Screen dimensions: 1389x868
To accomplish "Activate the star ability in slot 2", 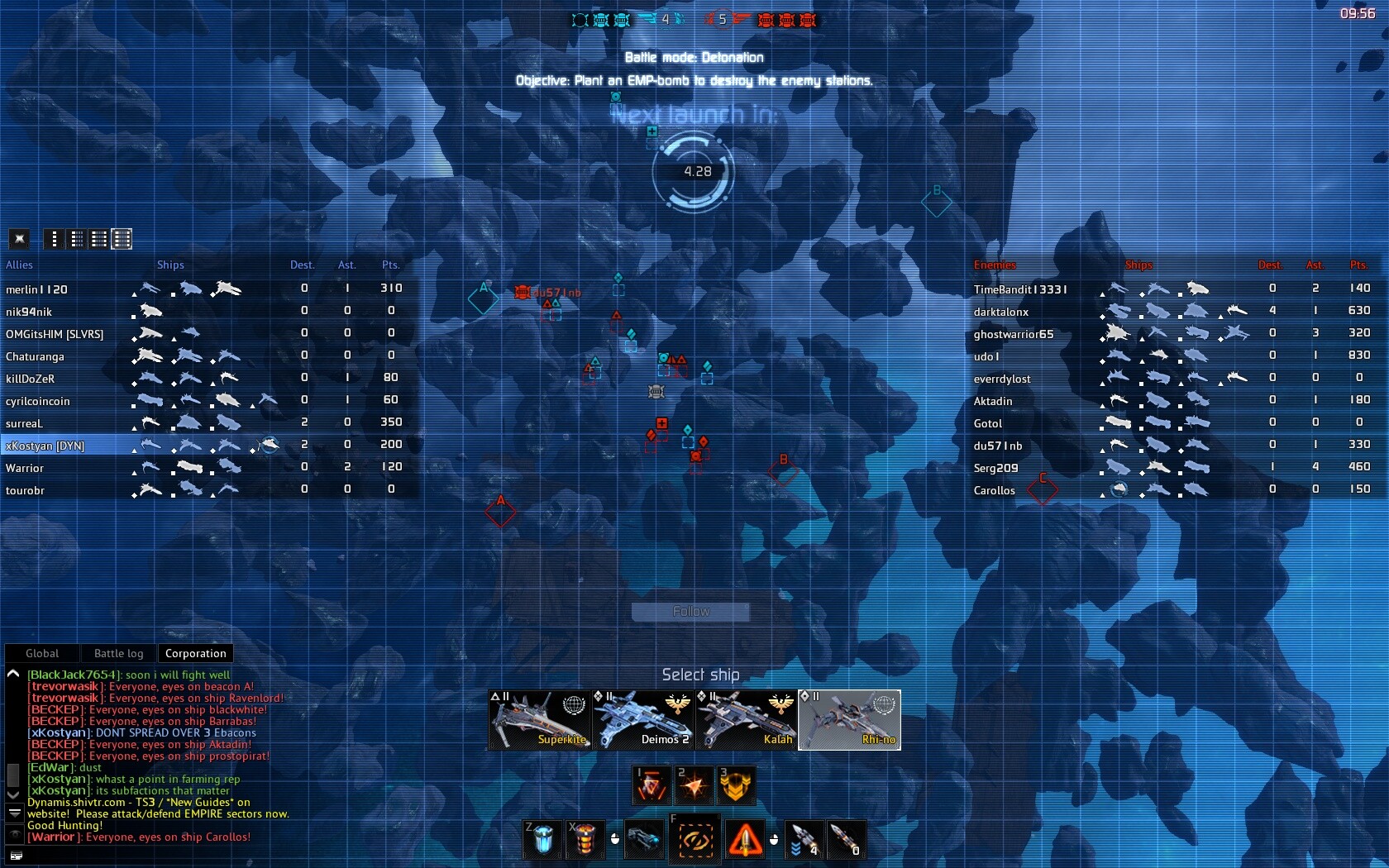I will (694, 785).
